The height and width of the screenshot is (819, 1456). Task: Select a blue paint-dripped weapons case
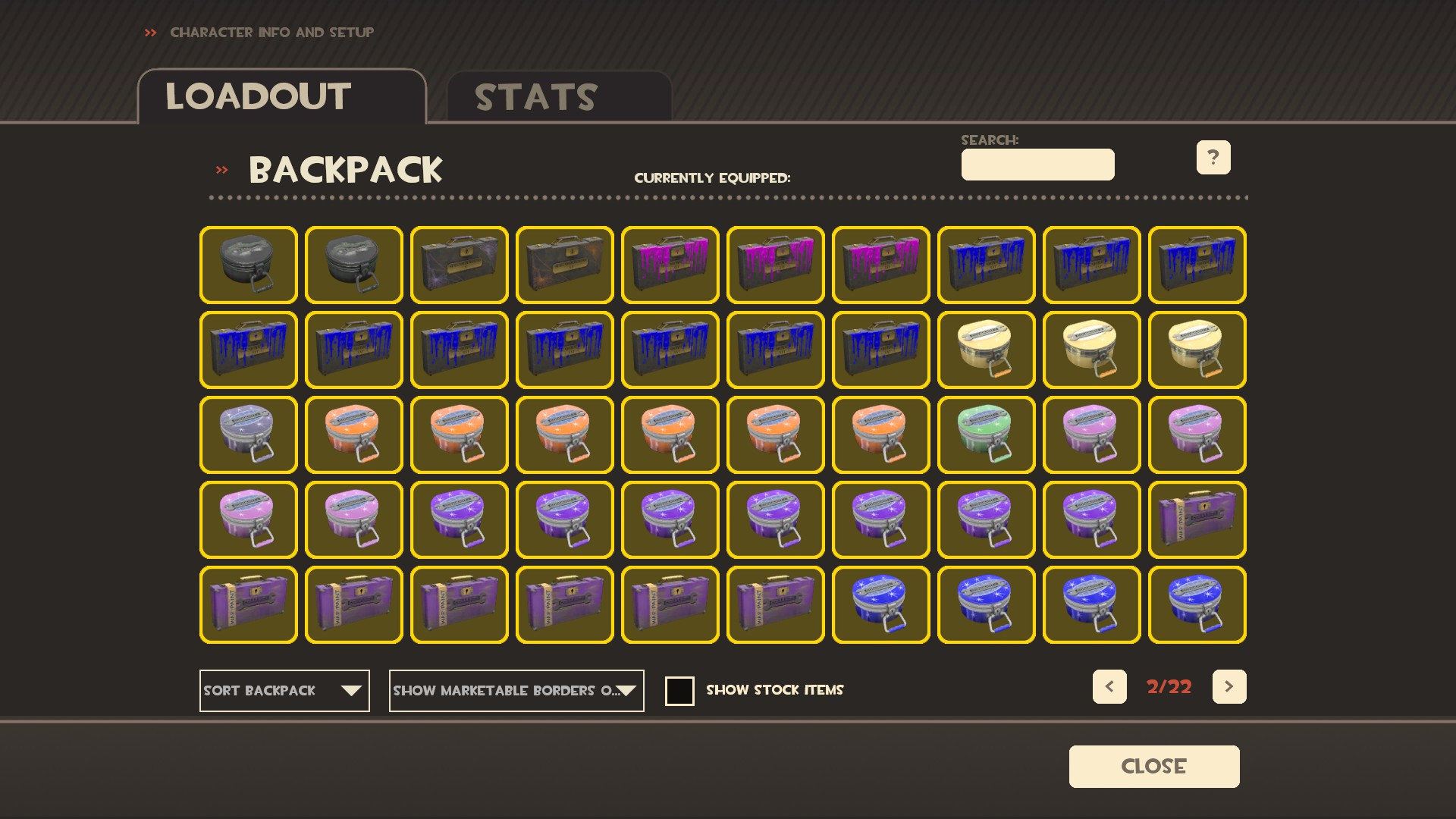coord(986,265)
